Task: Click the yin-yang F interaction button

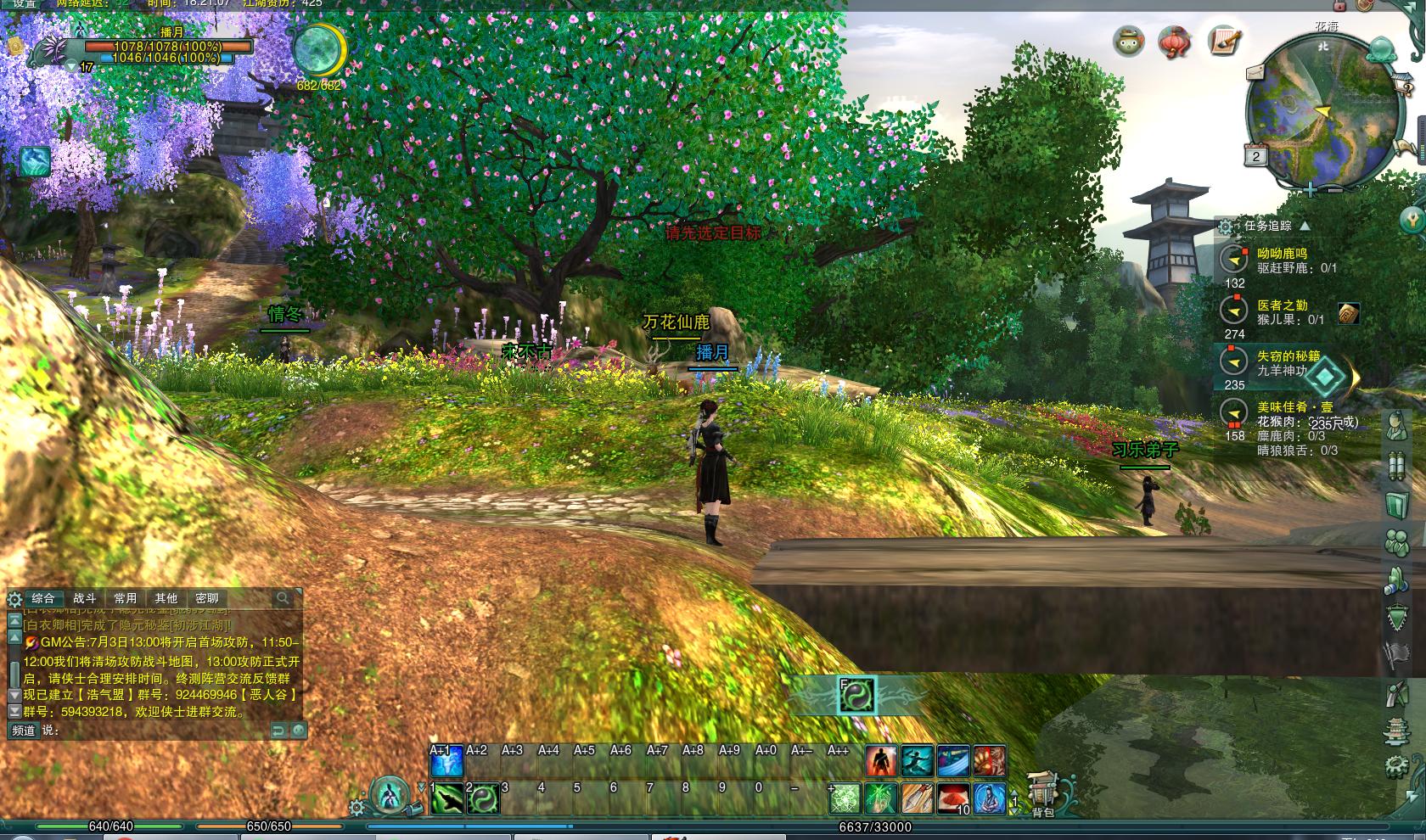Action: click(x=856, y=696)
